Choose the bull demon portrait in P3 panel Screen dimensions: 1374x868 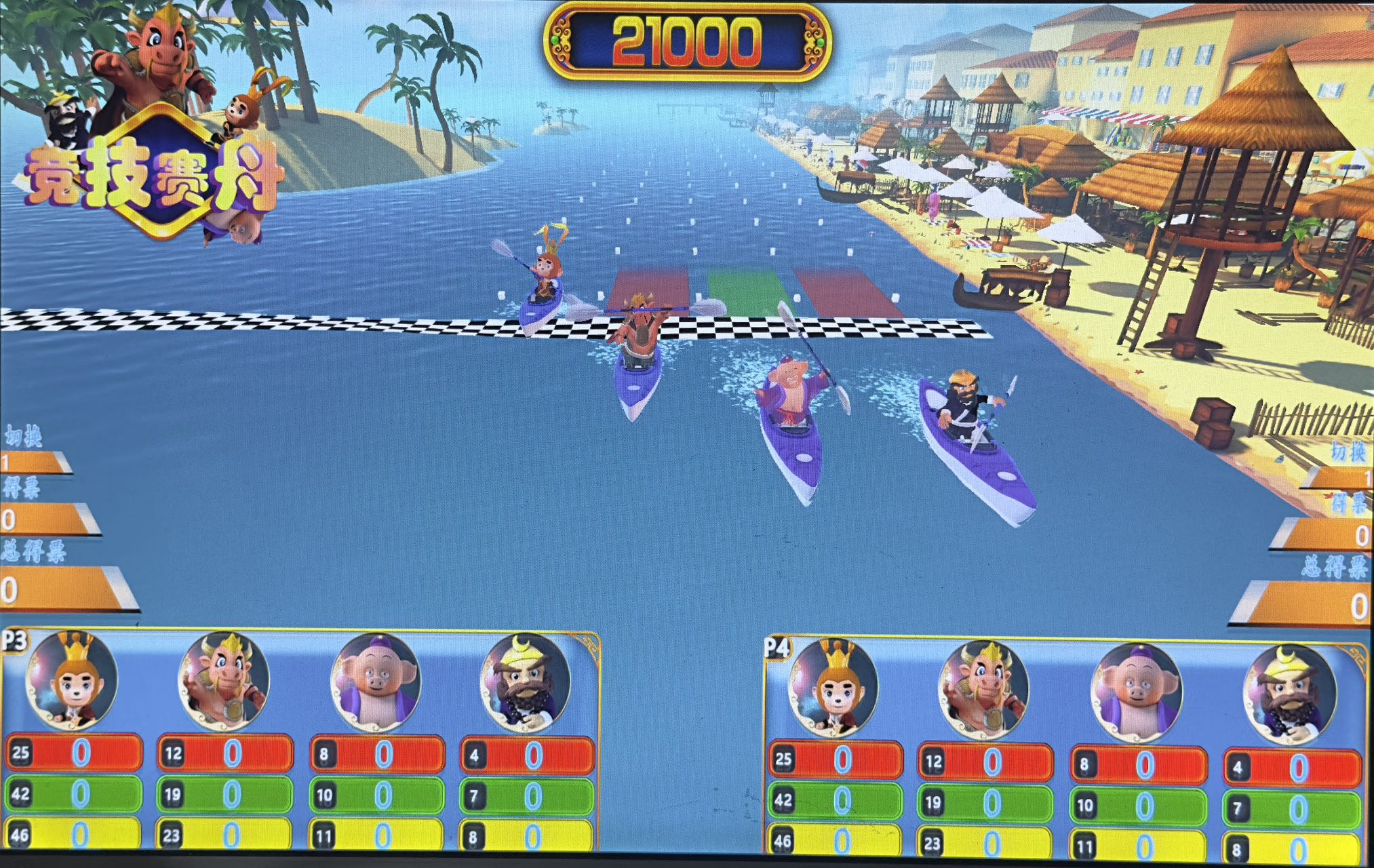(224, 679)
